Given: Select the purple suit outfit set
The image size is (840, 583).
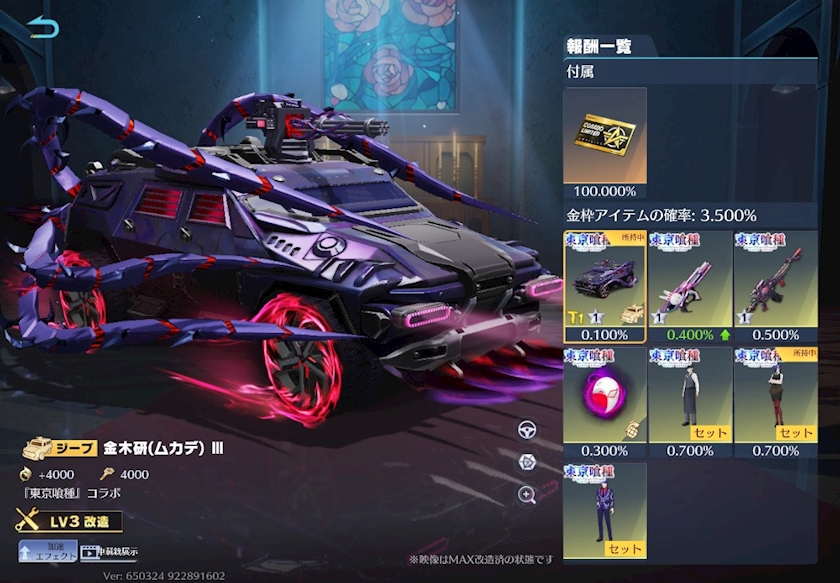Looking at the screenshot, I should 604,510.
